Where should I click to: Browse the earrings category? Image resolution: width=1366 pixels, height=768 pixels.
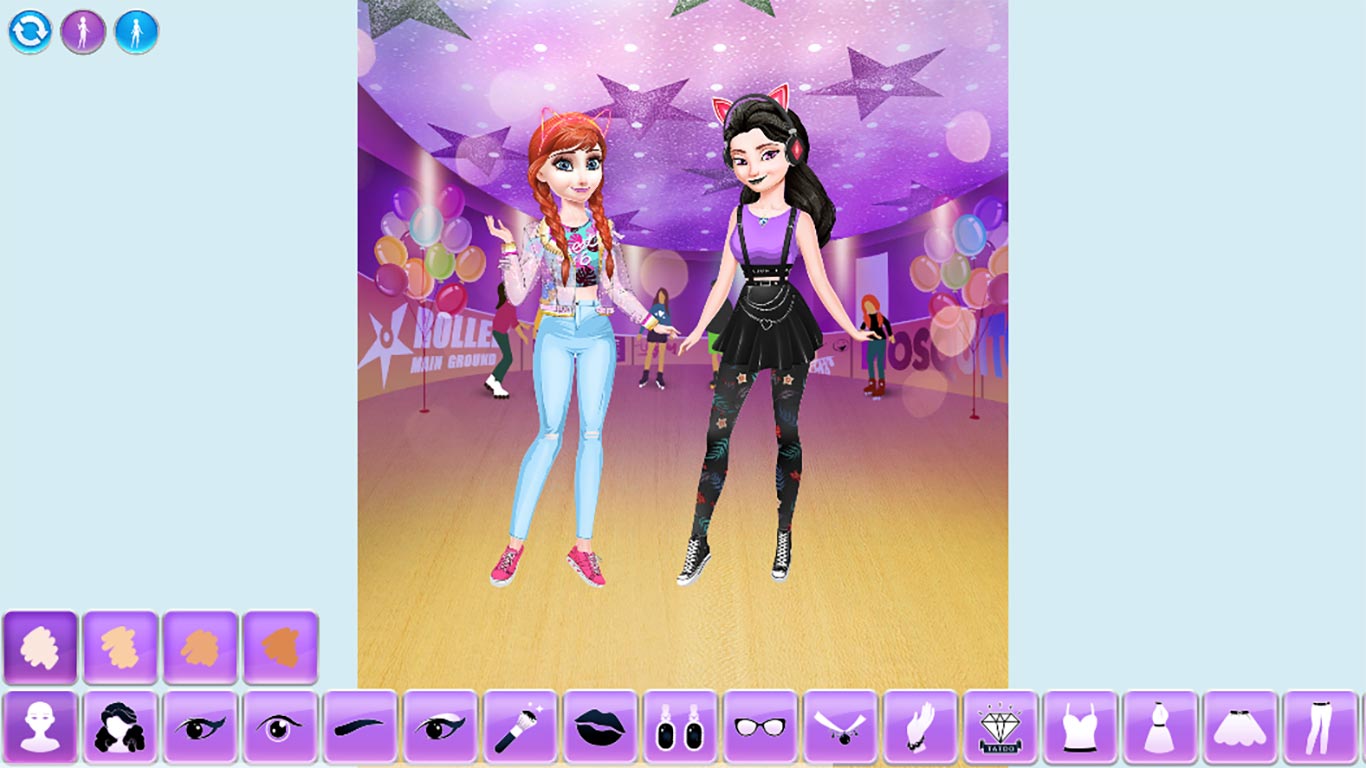[680, 735]
